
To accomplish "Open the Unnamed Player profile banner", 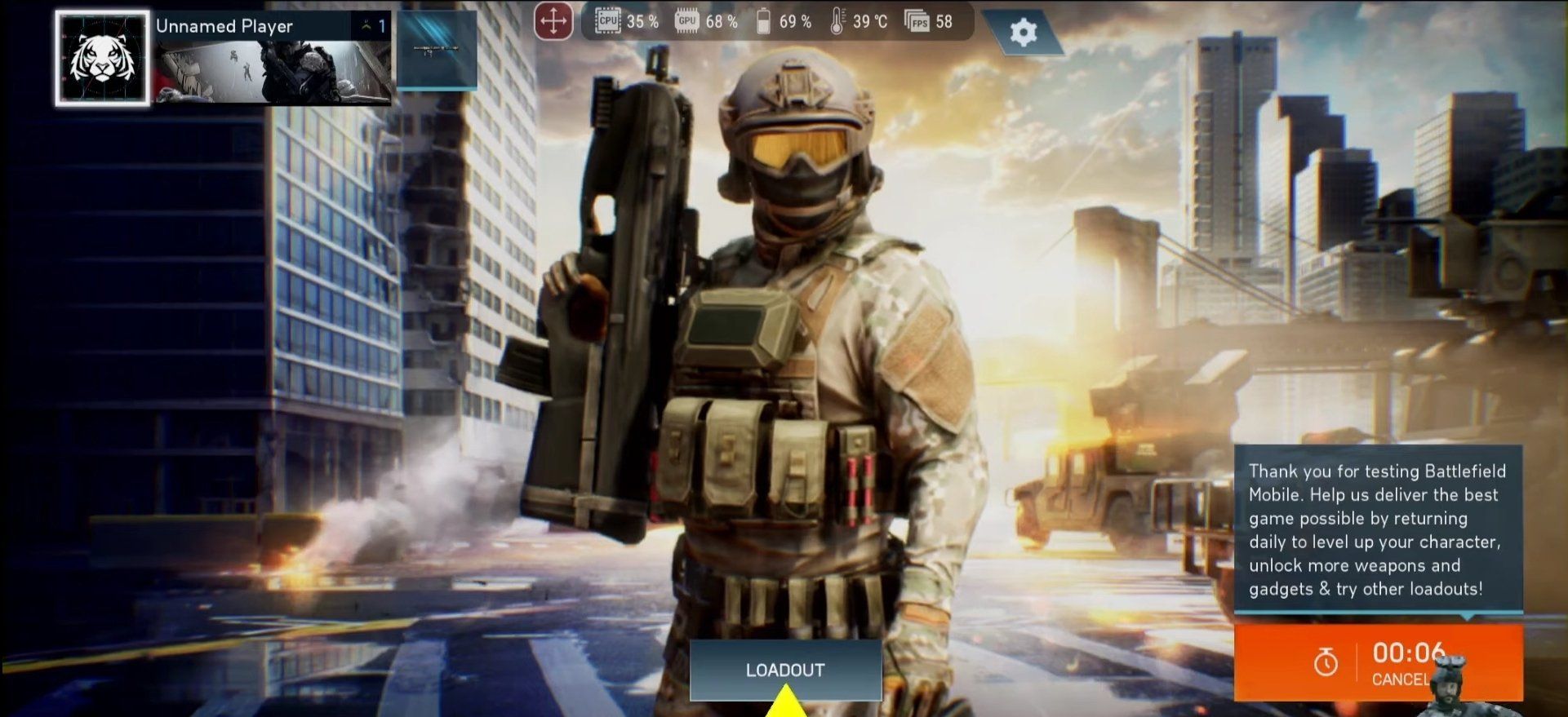I will click(273, 59).
